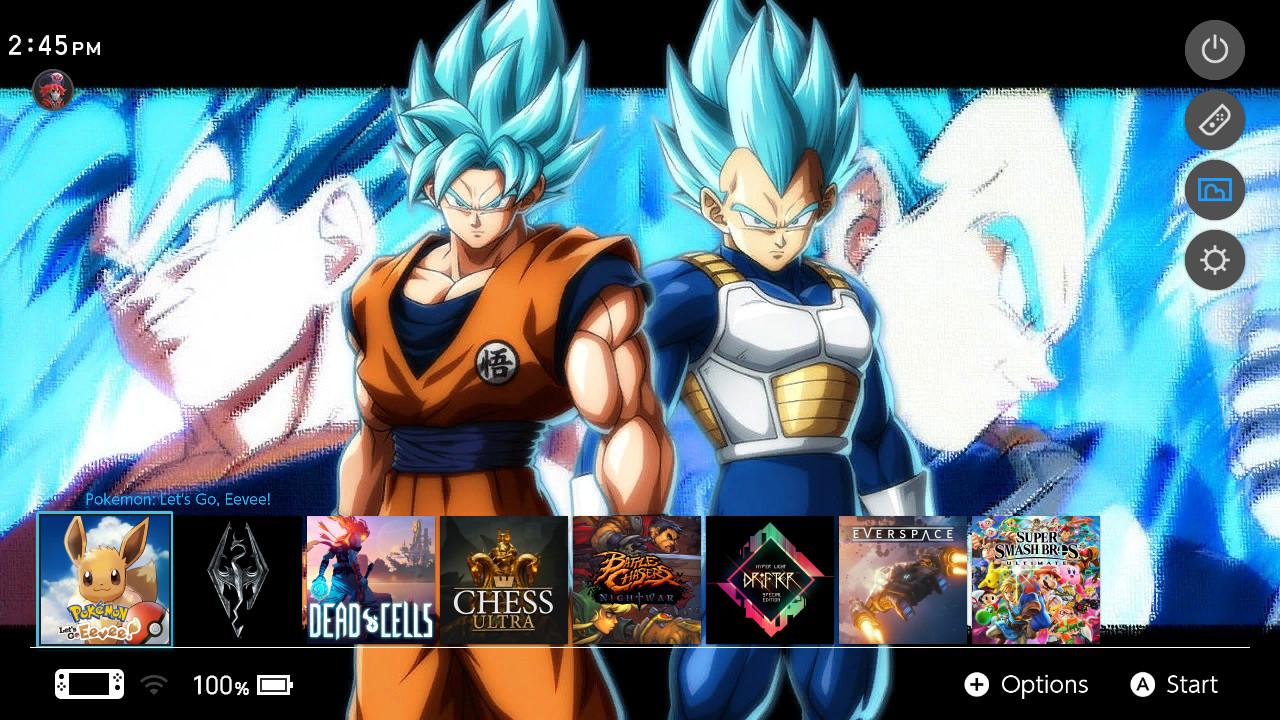Open Hyper Light Drifter Special Edition

click(x=770, y=580)
